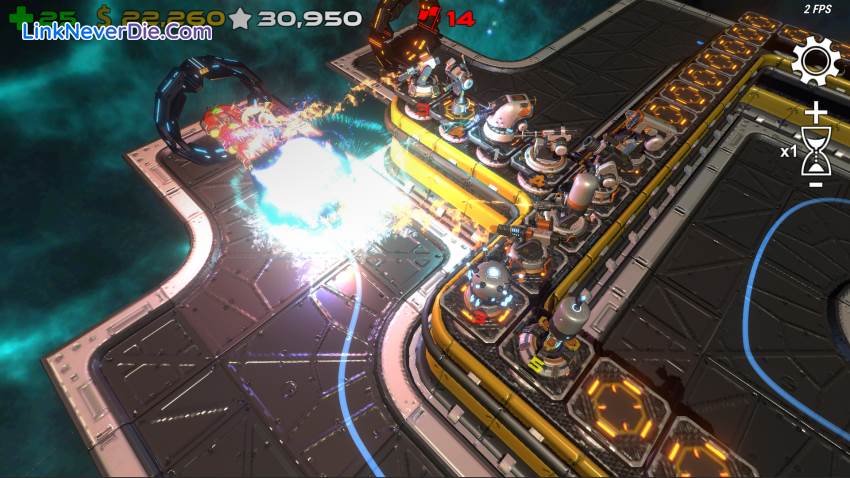Screen dimensions: 850x478
Task: Decrease game speed with the minus button
Action: point(816,185)
